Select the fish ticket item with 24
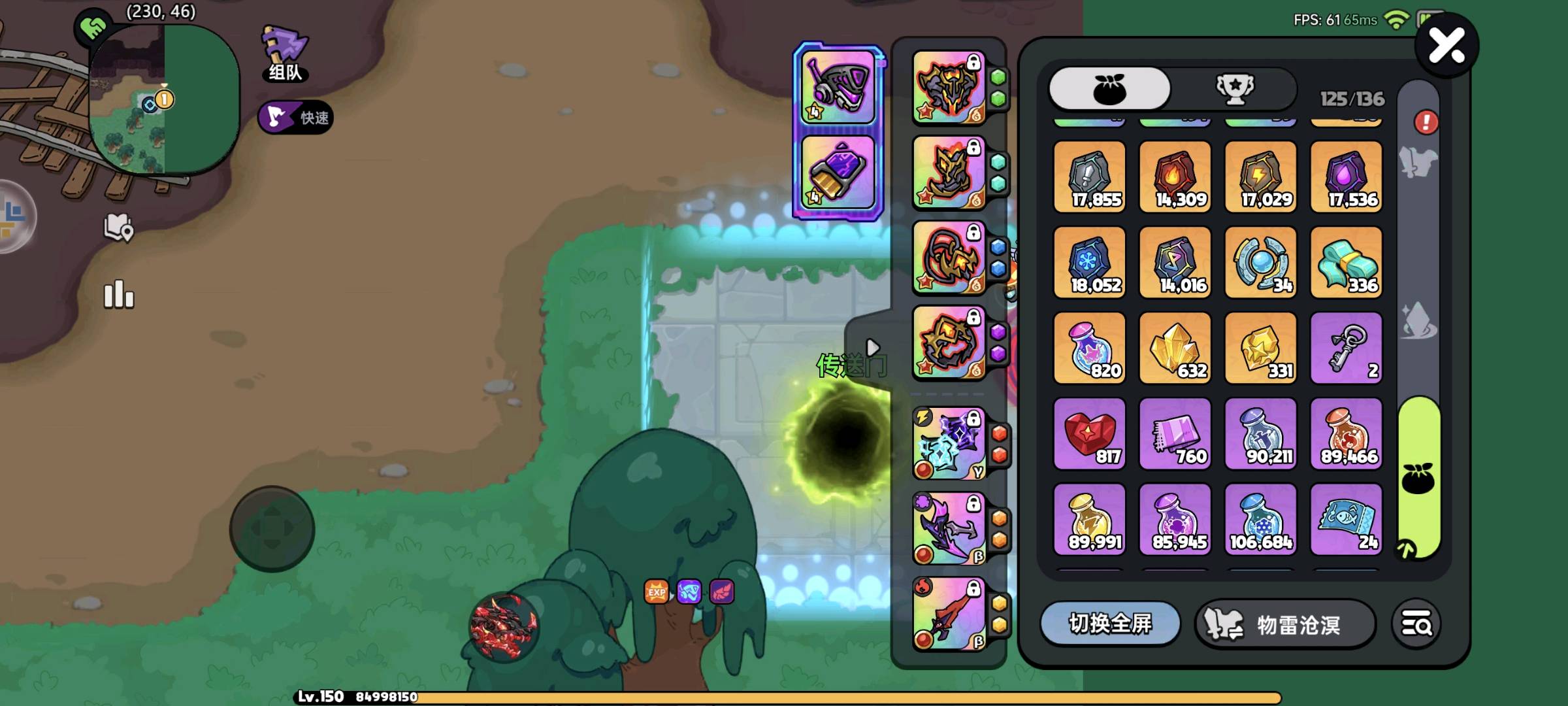Image resolution: width=1568 pixels, height=706 pixels. [x=1346, y=519]
